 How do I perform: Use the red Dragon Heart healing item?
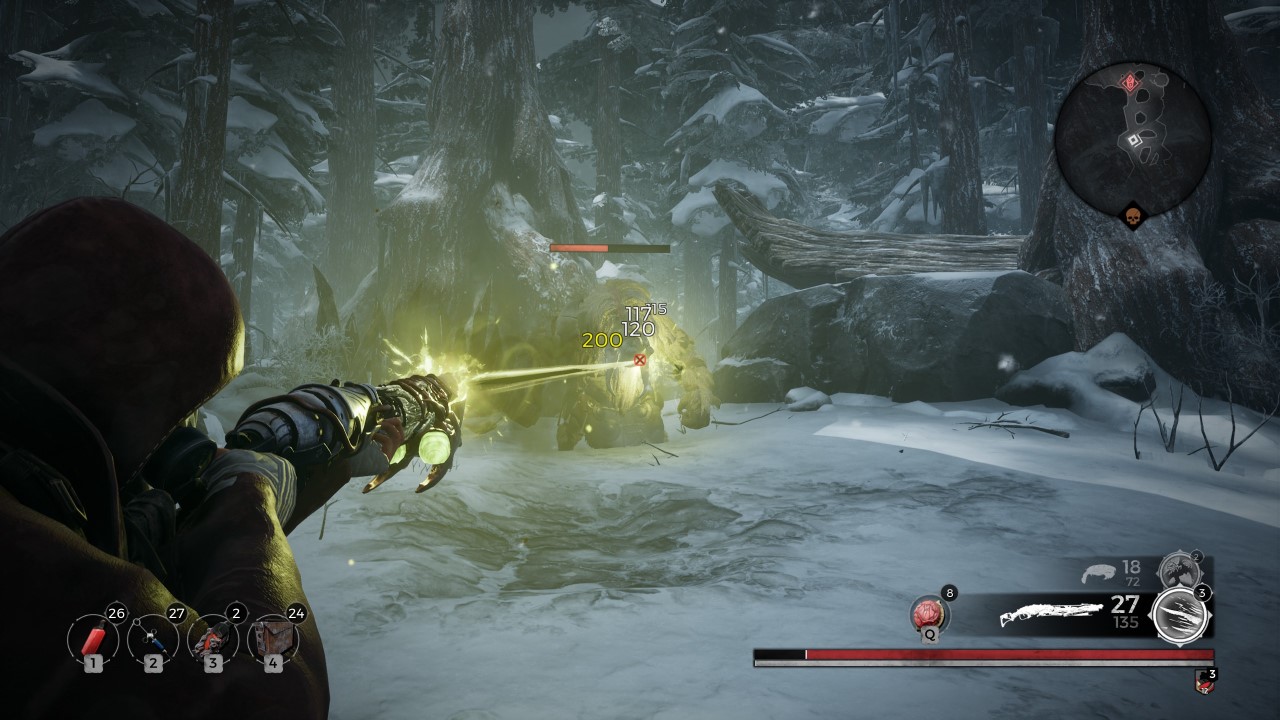(929, 612)
